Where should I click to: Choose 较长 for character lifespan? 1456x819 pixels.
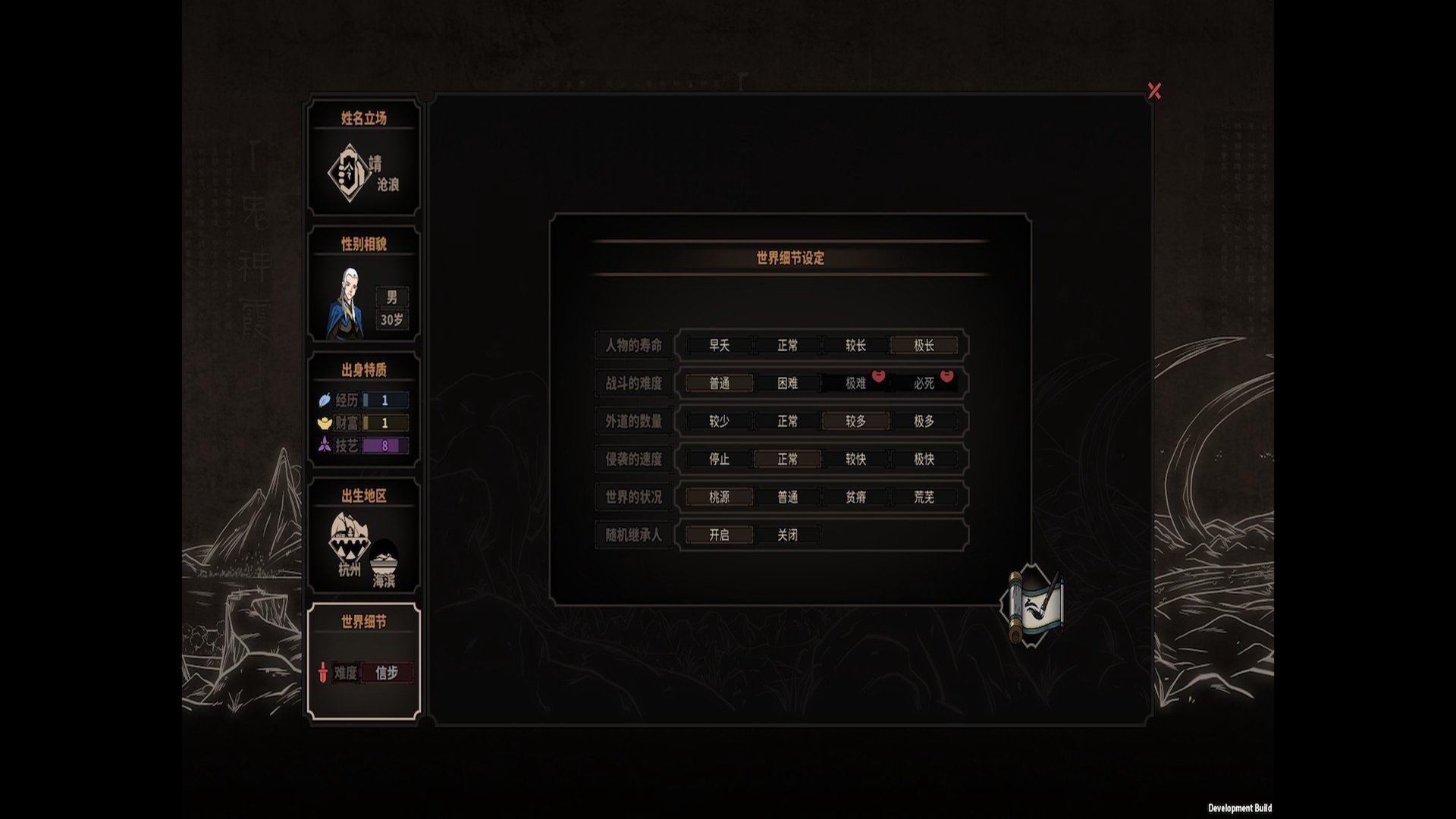[855, 346]
